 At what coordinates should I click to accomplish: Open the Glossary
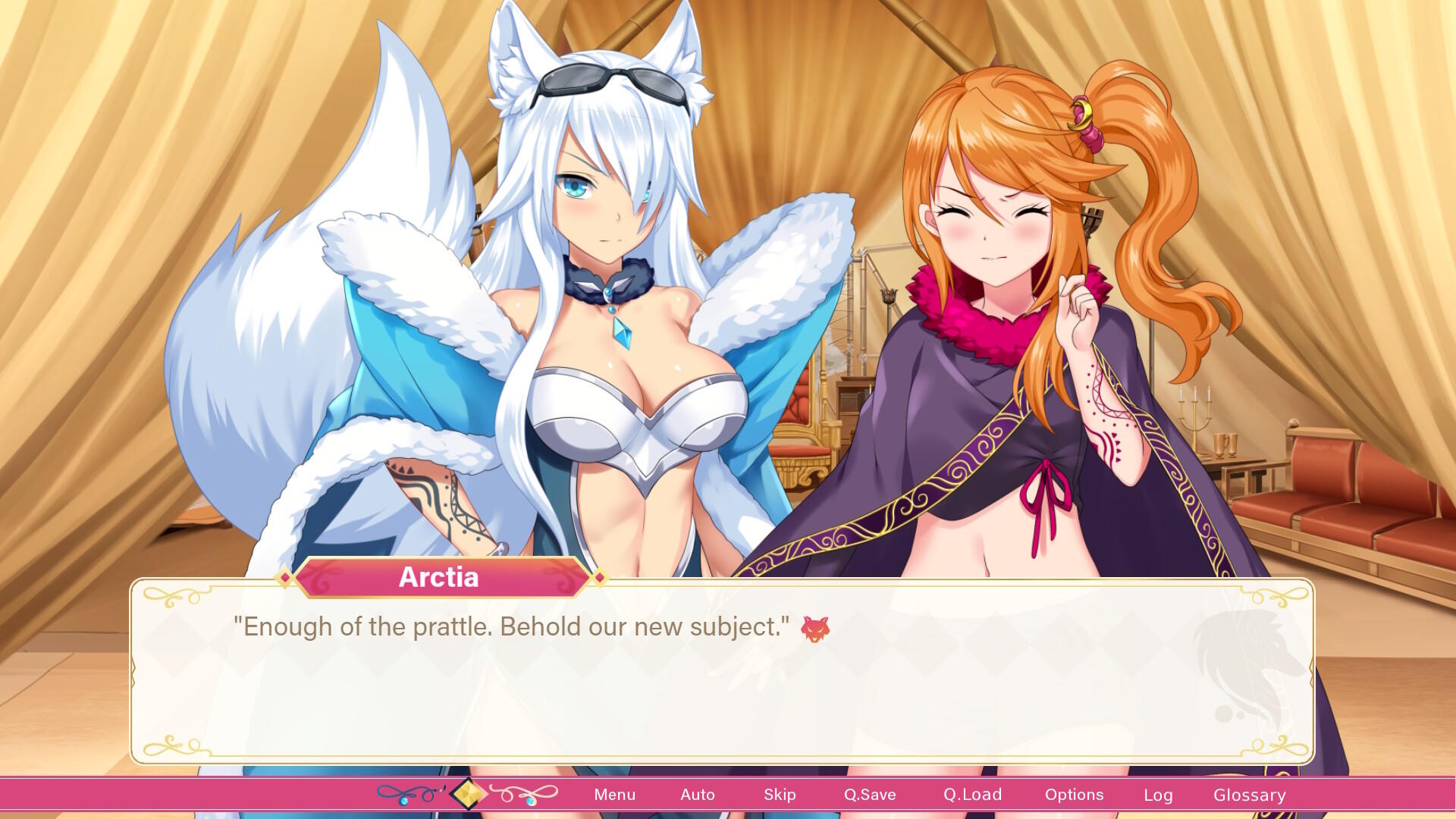(1249, 794)
